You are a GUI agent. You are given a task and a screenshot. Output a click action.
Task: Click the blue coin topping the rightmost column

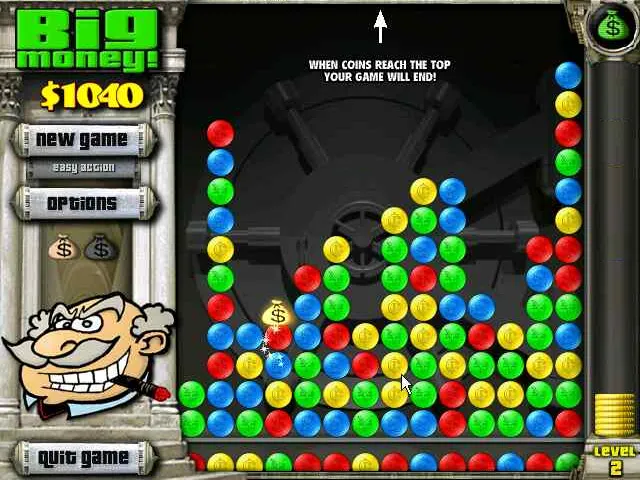click(x=568, y=75)
